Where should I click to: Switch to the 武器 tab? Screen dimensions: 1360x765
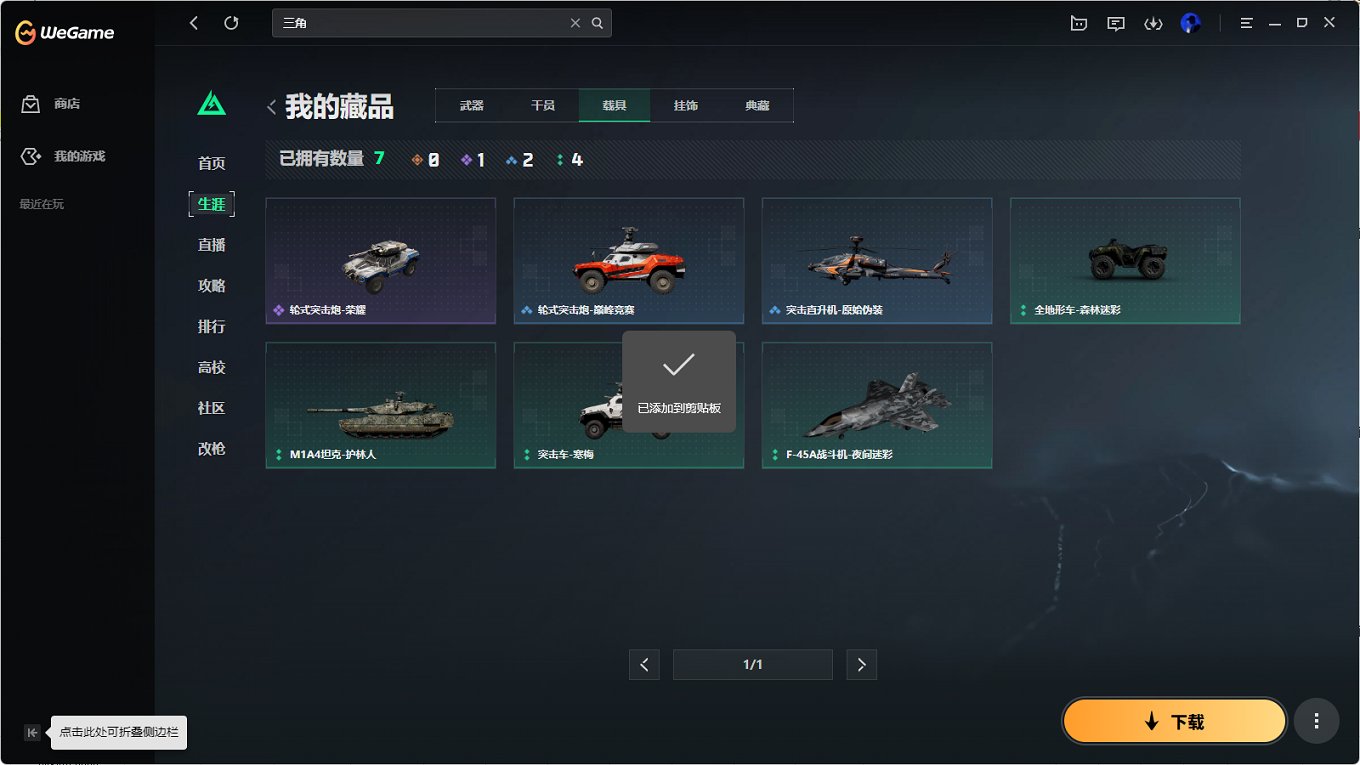[x=470, y=104]
